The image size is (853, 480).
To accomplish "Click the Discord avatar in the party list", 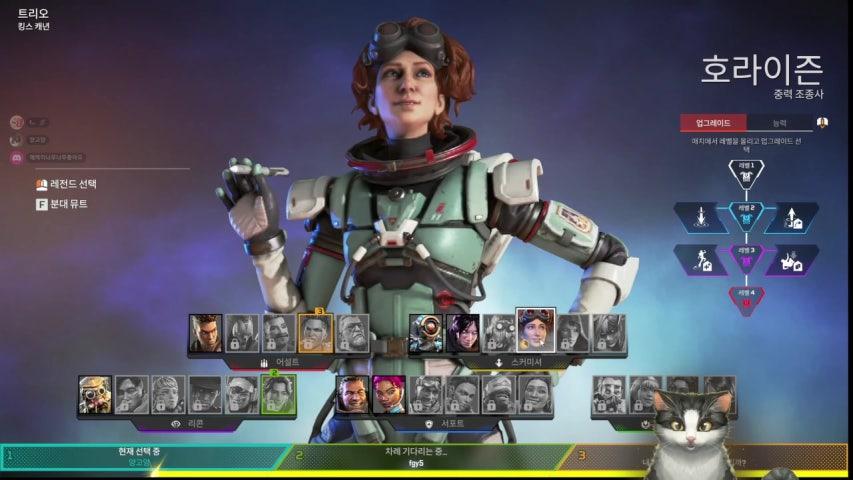I will tap(17, 157).
